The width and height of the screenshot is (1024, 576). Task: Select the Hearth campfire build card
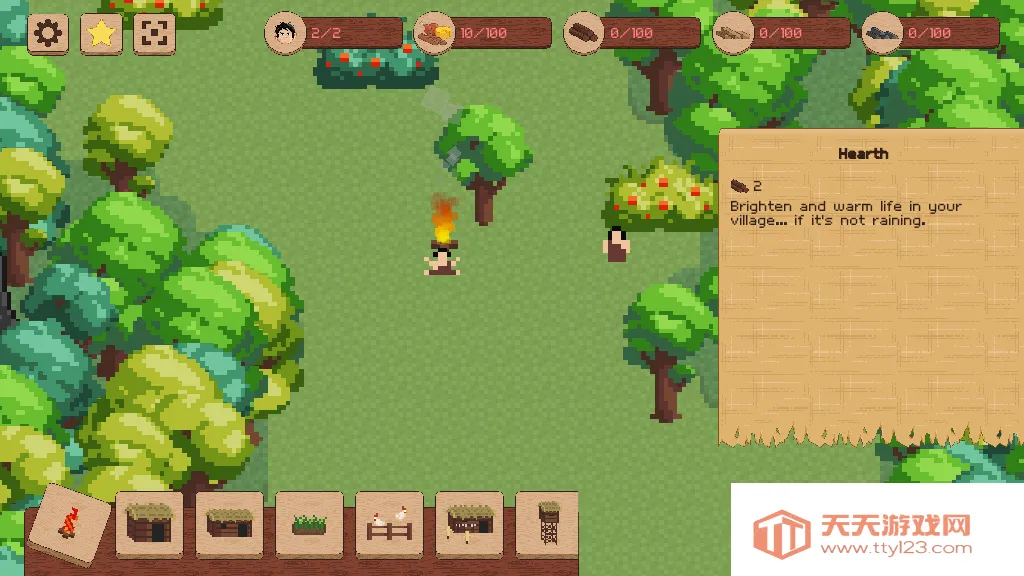tap(70, 524)
